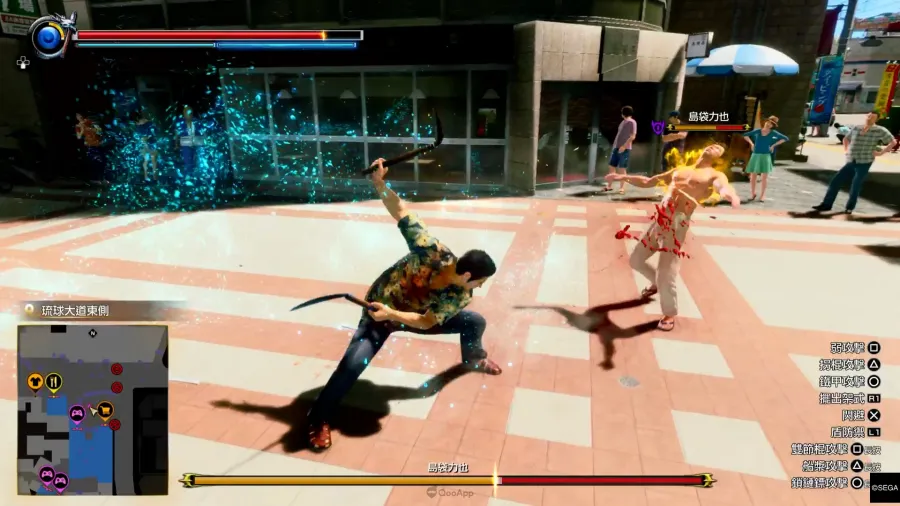This screenshot has width=900, height=506.
Task: Select the restaurant fork-and-knife map marker
Action: [54, 381]
